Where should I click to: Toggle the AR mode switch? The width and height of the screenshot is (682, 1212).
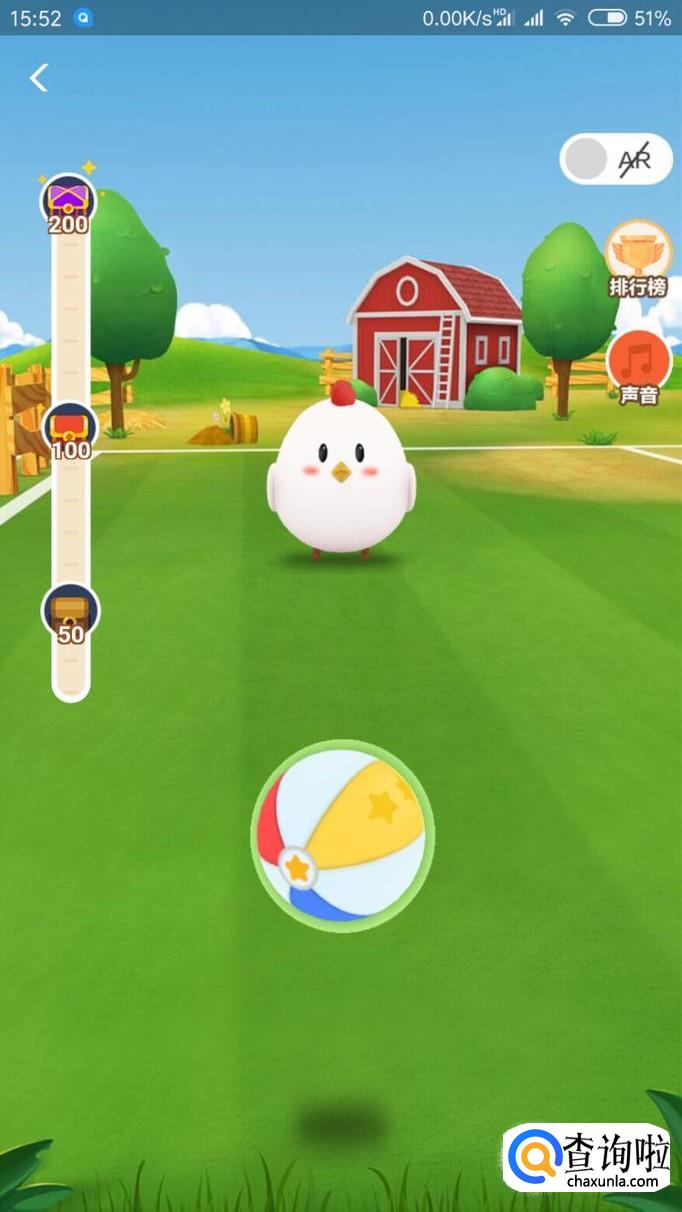615,159
